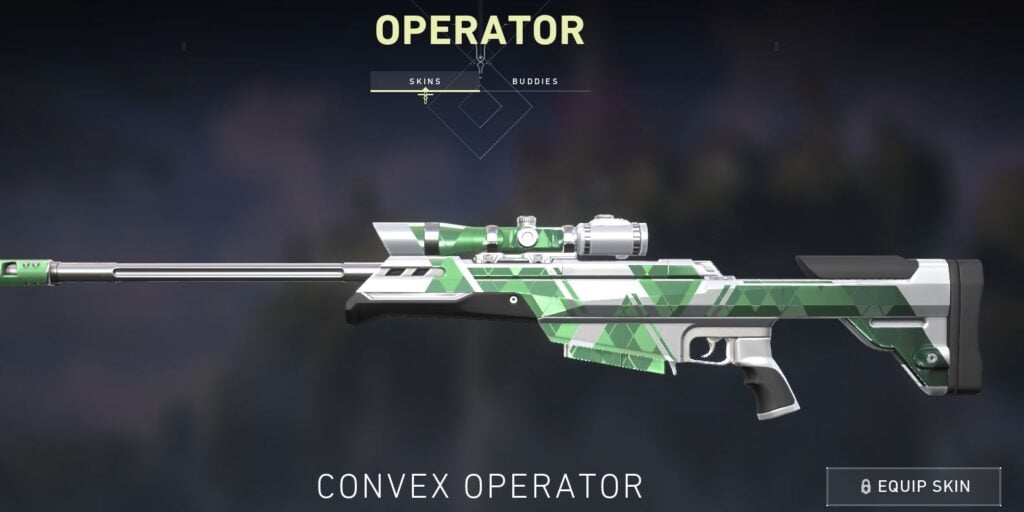Click the Equip Skin button
This screenshot has height=512, width=1024.
[913, 486]
